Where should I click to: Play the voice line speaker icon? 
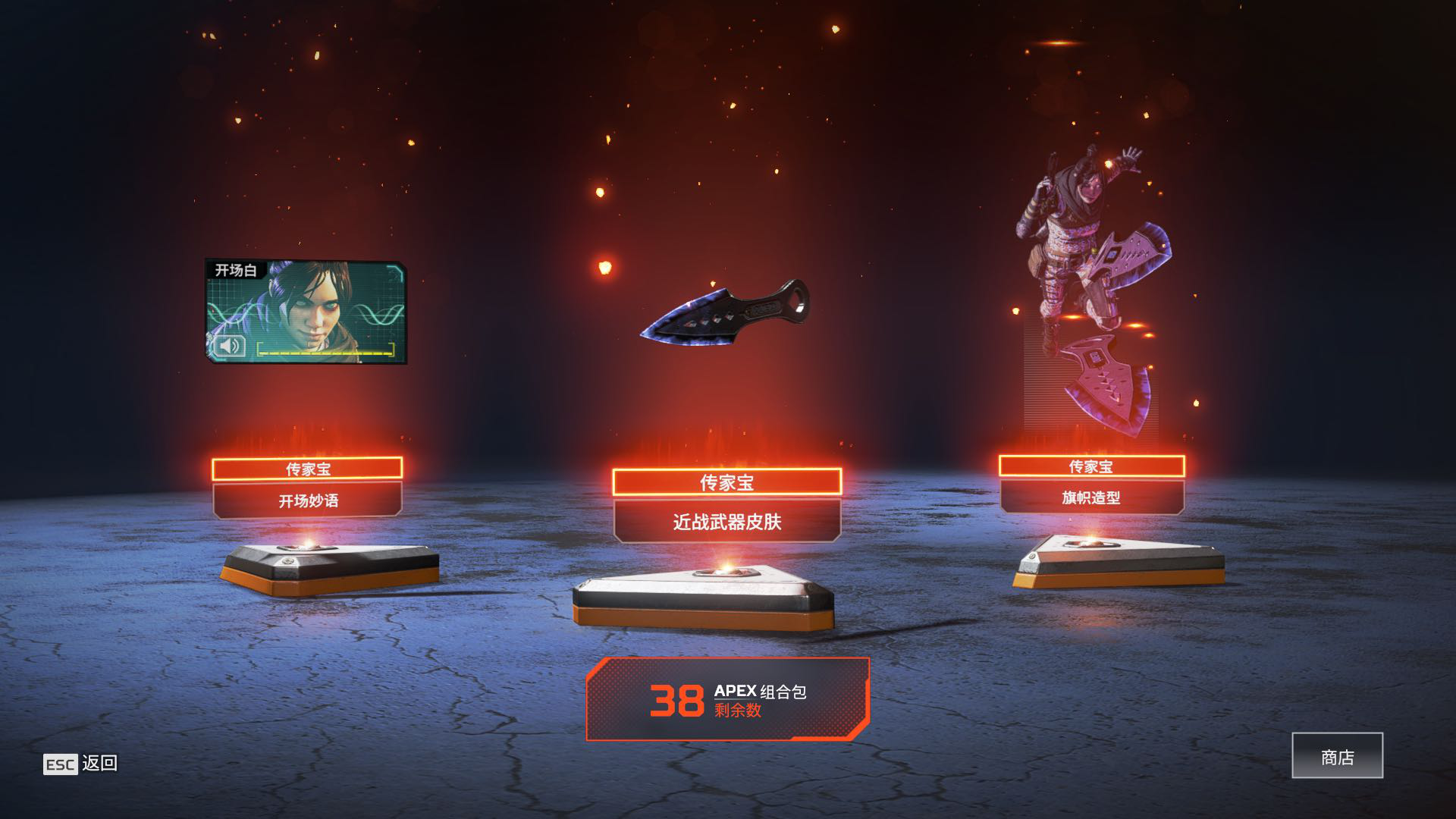tap(228, 346)
